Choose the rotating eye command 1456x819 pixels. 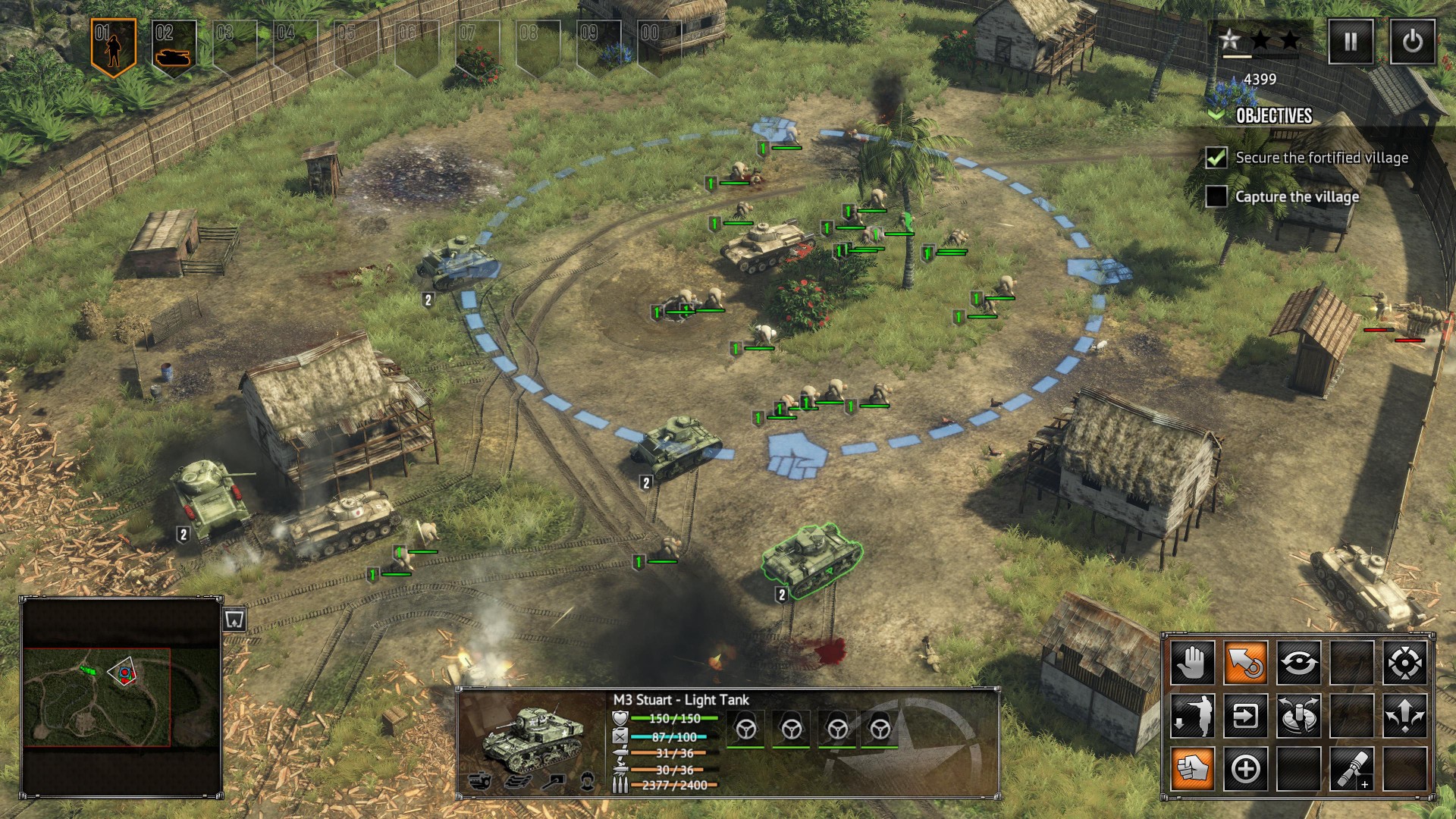(x=1298, y=663)
